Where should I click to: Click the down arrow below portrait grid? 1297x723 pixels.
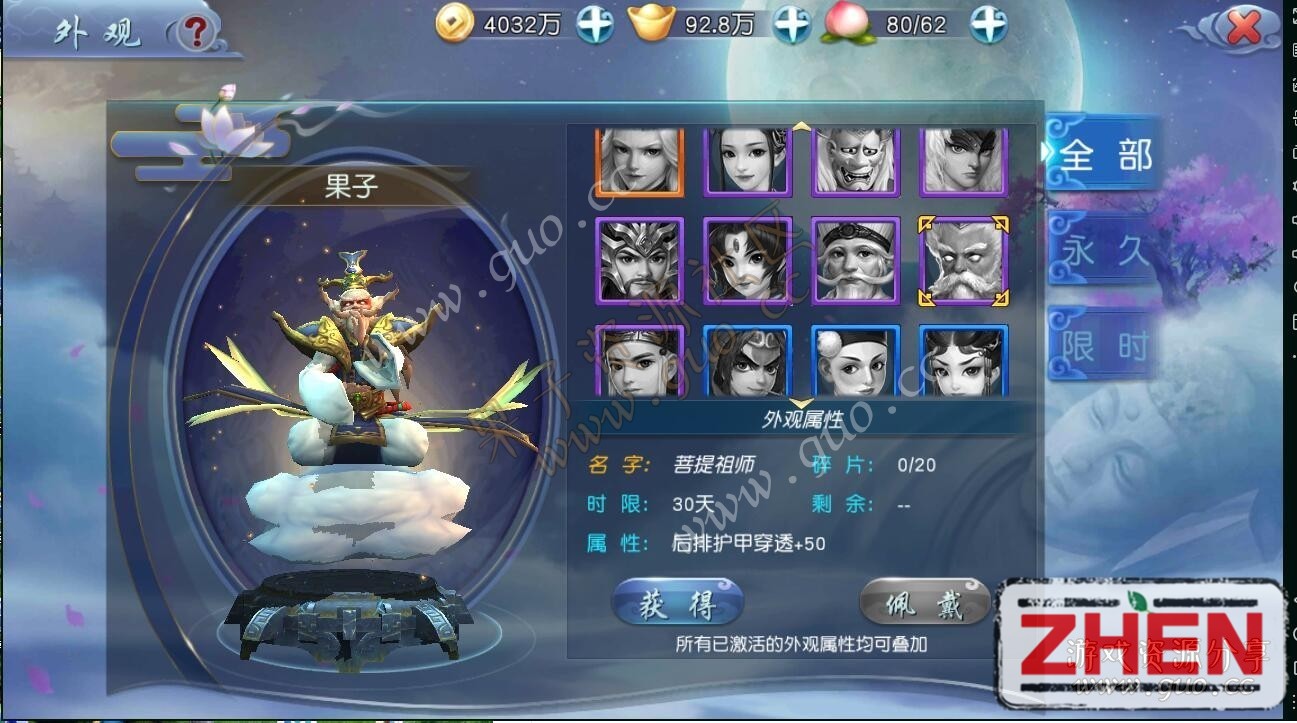tap(801, 403)
